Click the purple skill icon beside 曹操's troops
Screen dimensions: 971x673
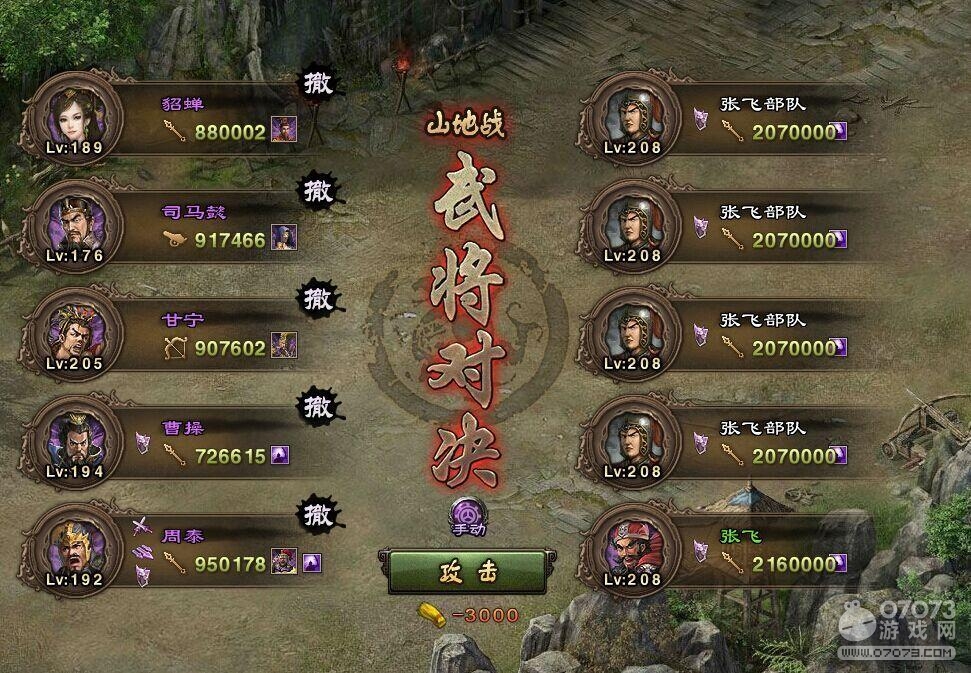click(x=283, y=456)
